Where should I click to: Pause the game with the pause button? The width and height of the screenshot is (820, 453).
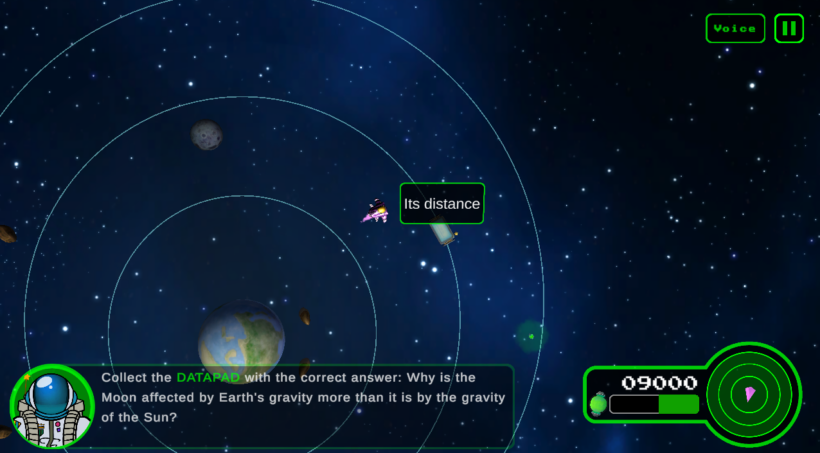click(x=789, y=28)
